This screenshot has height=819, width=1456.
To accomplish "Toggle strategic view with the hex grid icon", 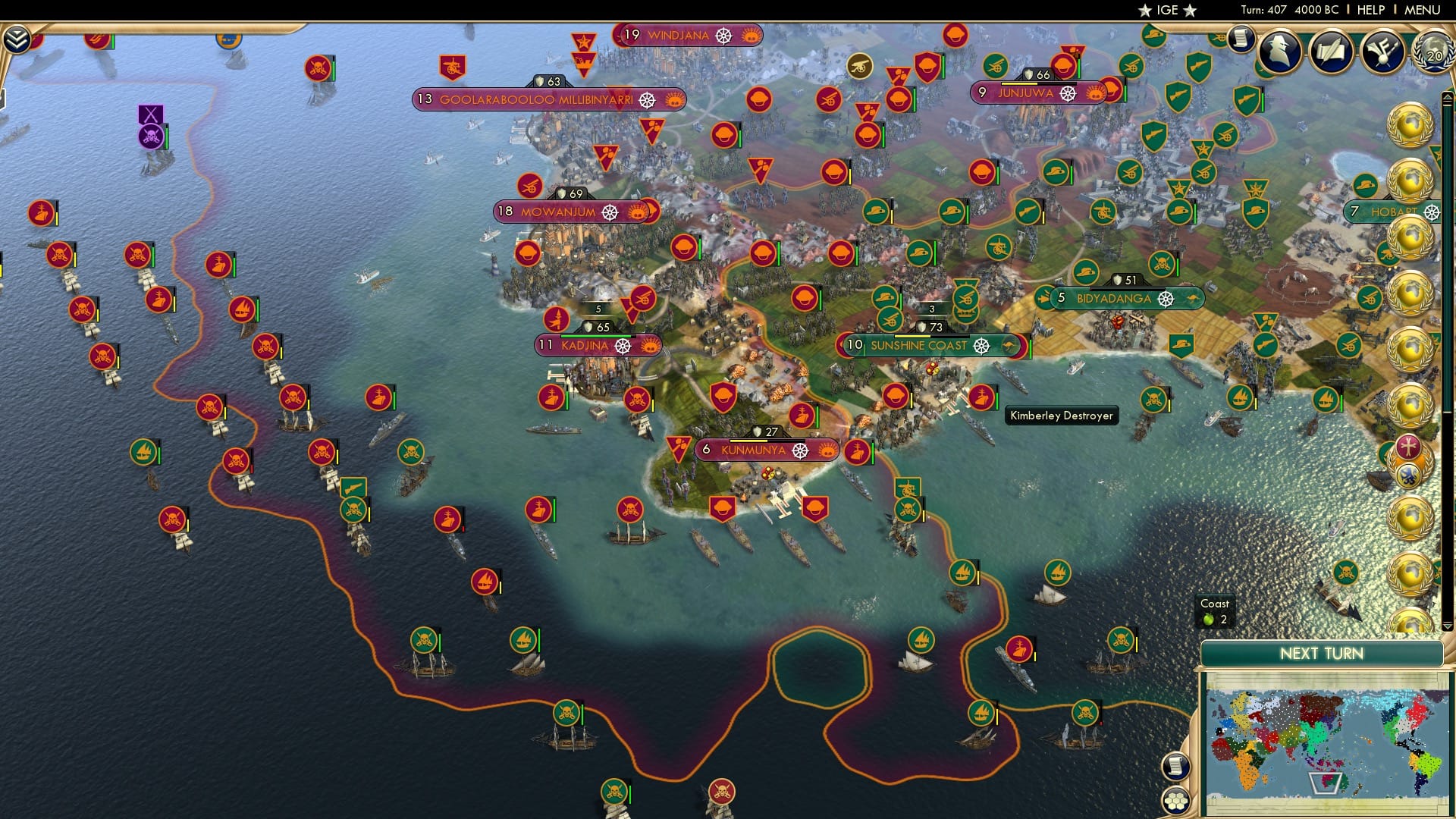I will click(x=1176, y=801).
